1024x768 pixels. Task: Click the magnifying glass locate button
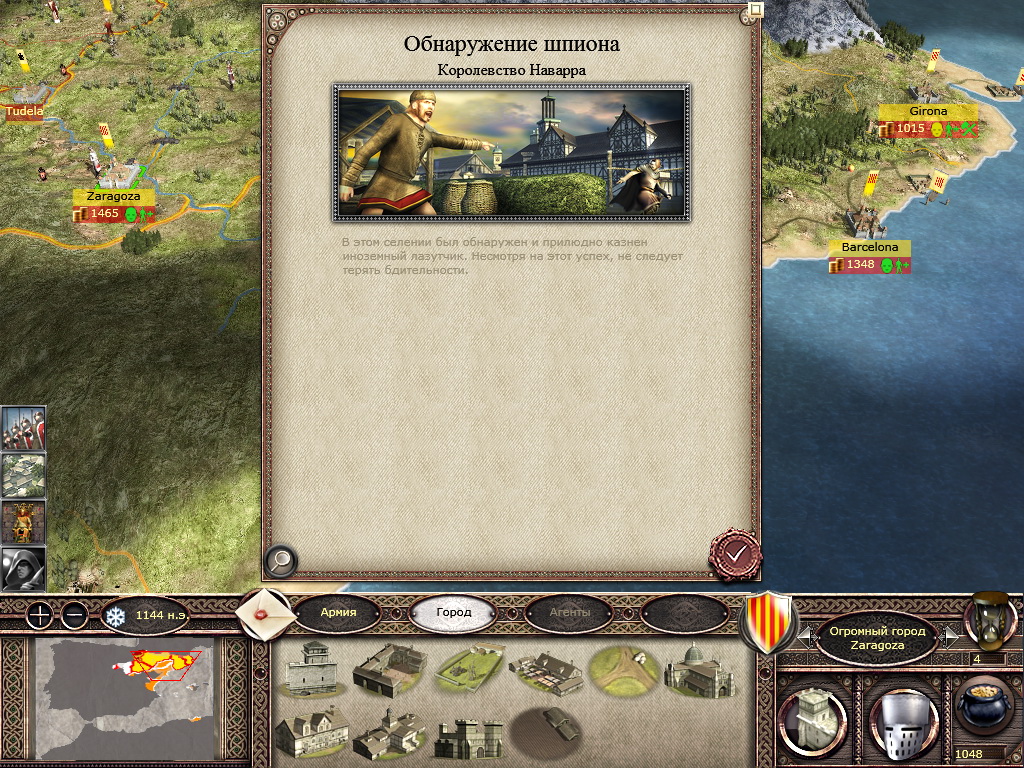281,561
